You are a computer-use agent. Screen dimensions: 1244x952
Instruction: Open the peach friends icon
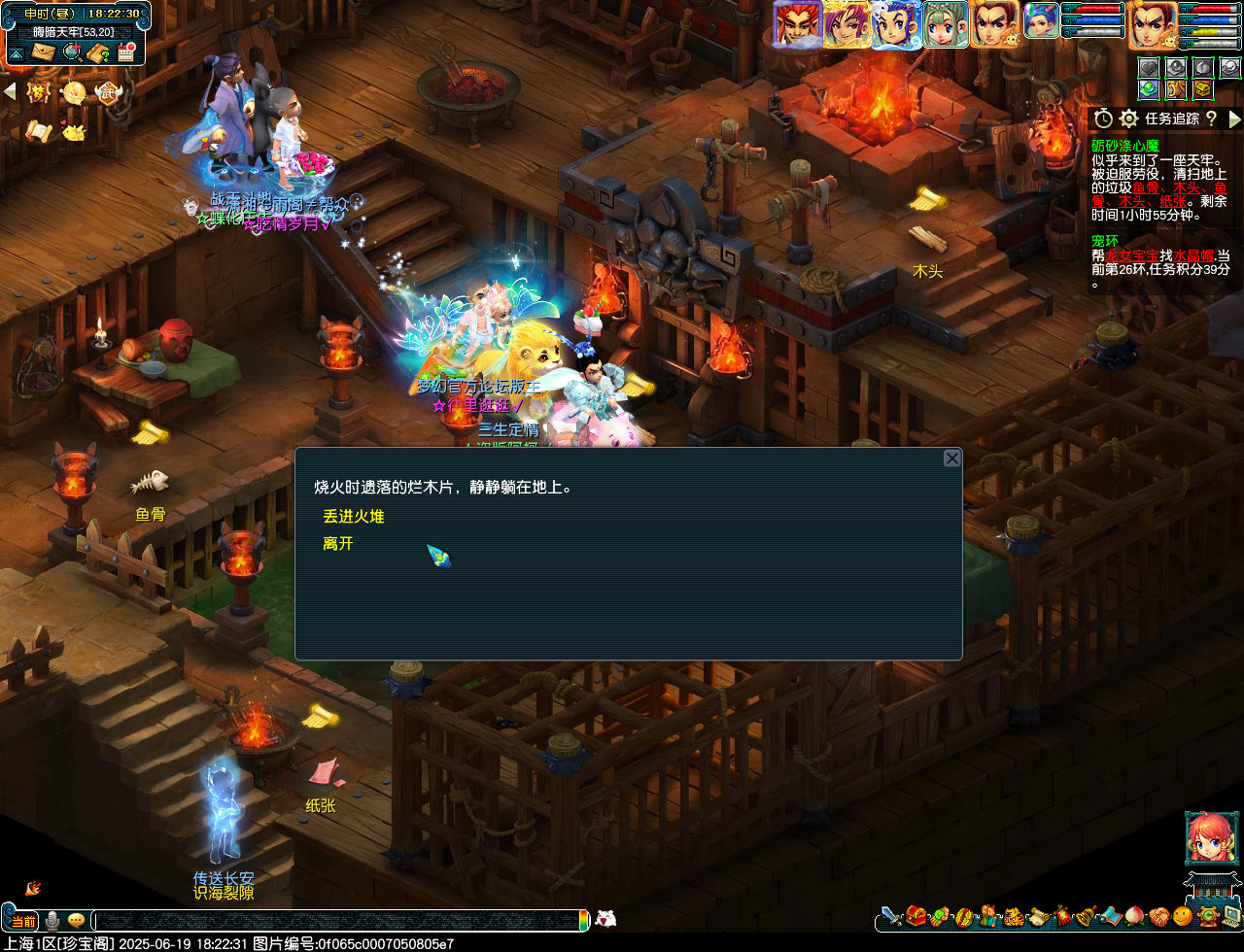click(x=1134, y=919)
